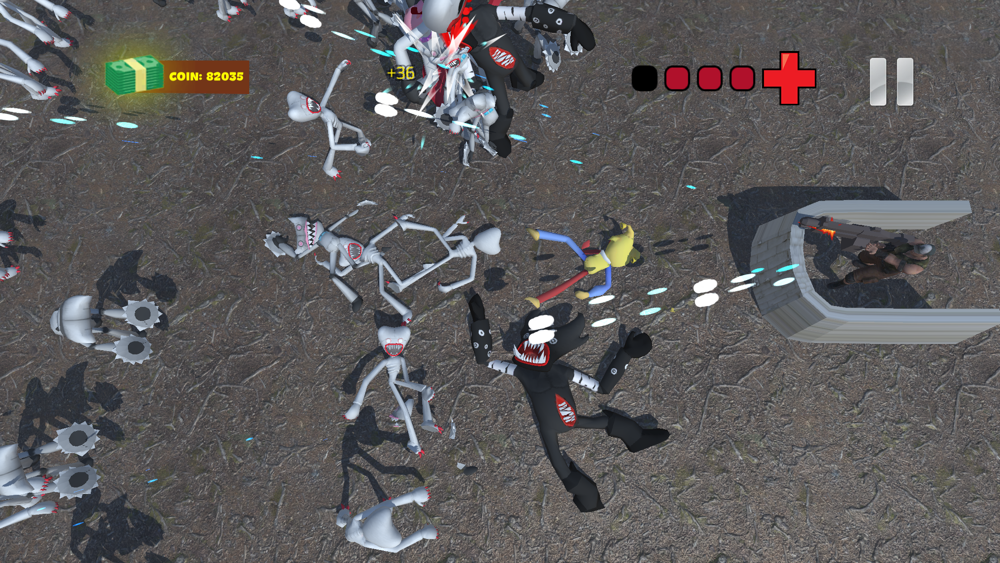Pause the game with the pause button
This screenshot has width=1000, height=563.
[891, 81]
